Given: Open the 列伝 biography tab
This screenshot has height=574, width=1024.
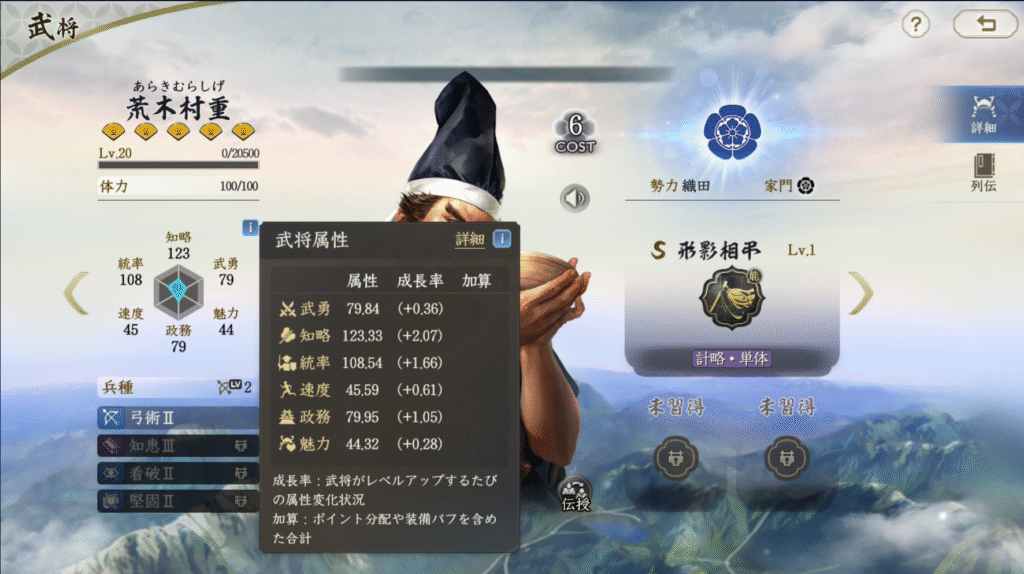Looking at the screenshot, I should pos(983,172).
